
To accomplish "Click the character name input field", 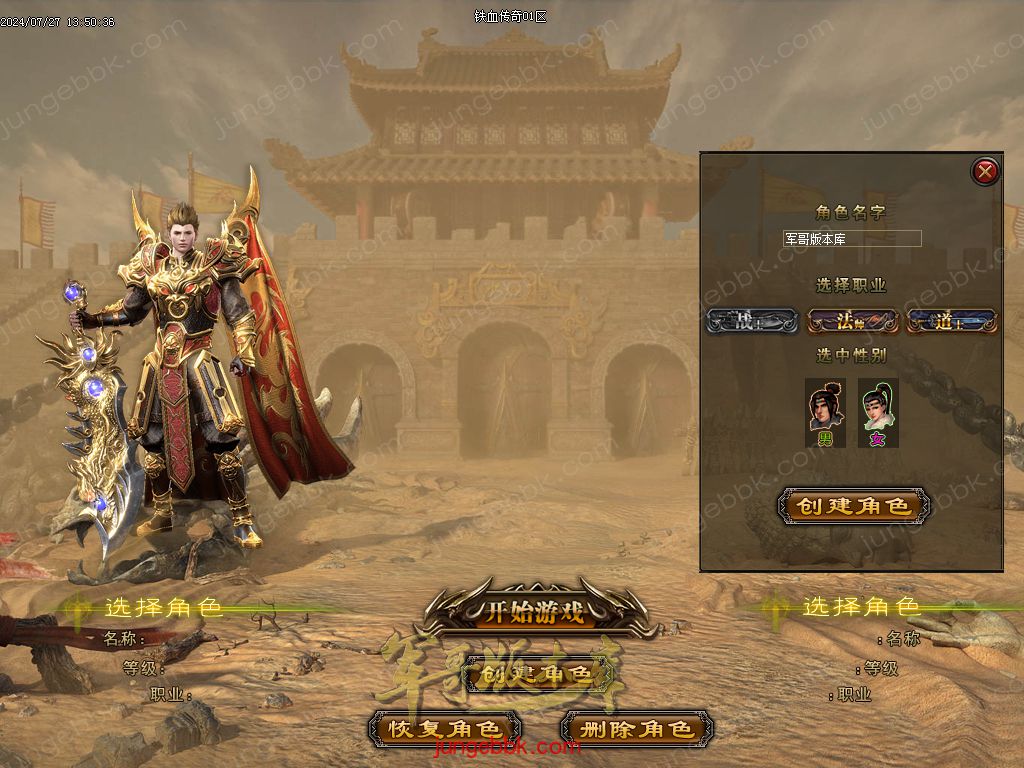I will [x=852, y=239].
